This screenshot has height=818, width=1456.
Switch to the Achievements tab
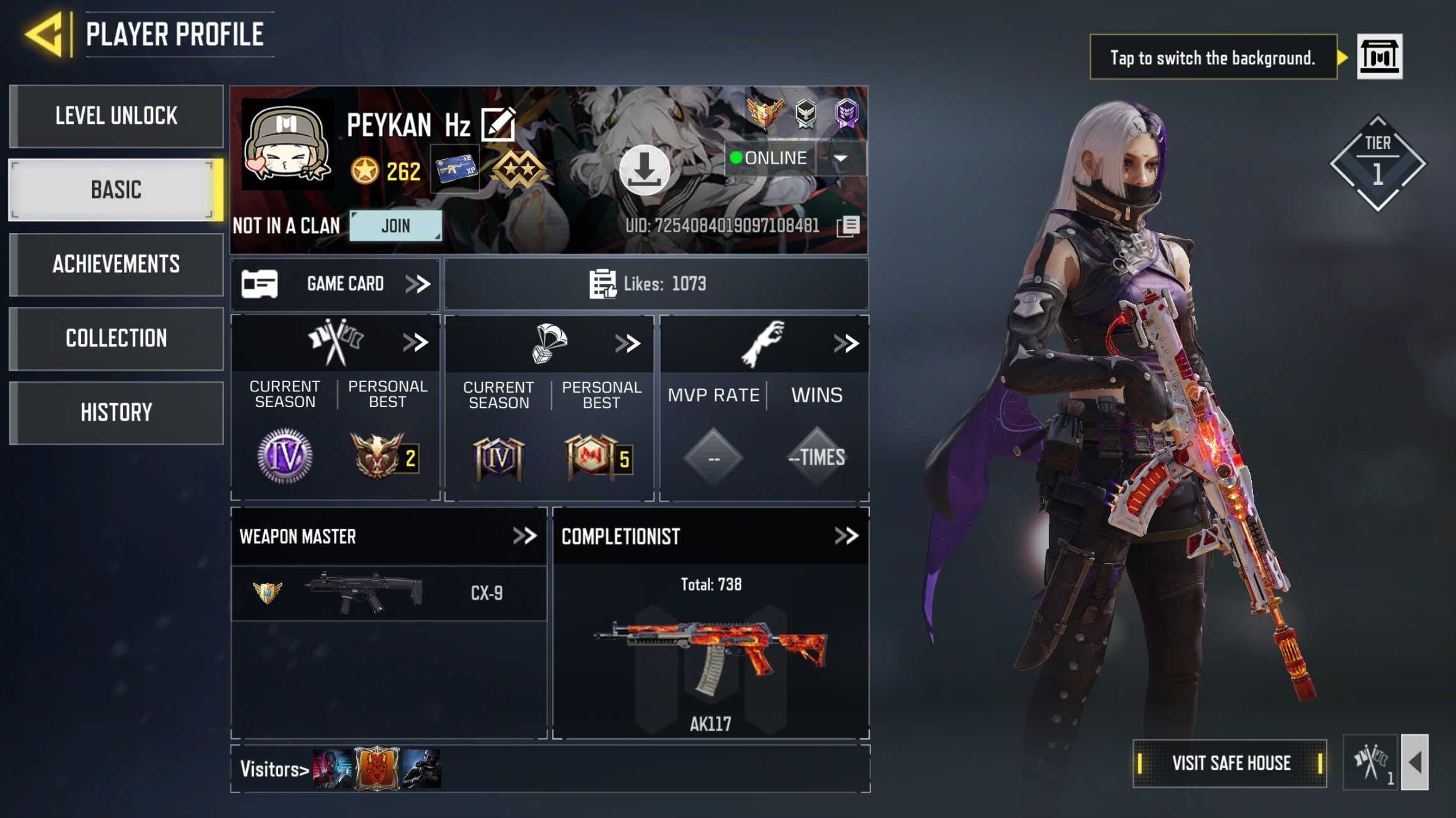[x=117, y=264]
